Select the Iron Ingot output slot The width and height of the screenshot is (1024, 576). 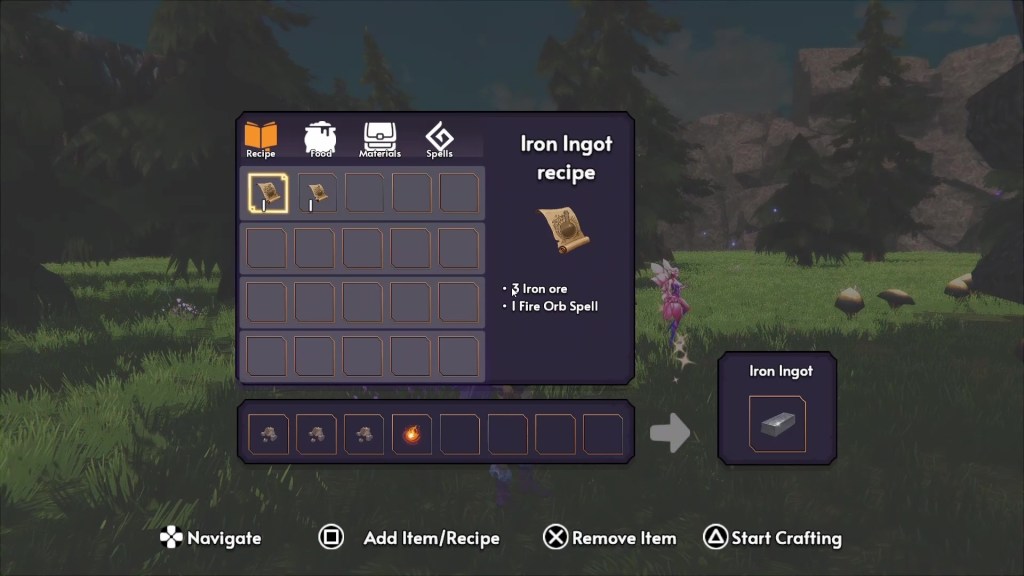point(777,424)
